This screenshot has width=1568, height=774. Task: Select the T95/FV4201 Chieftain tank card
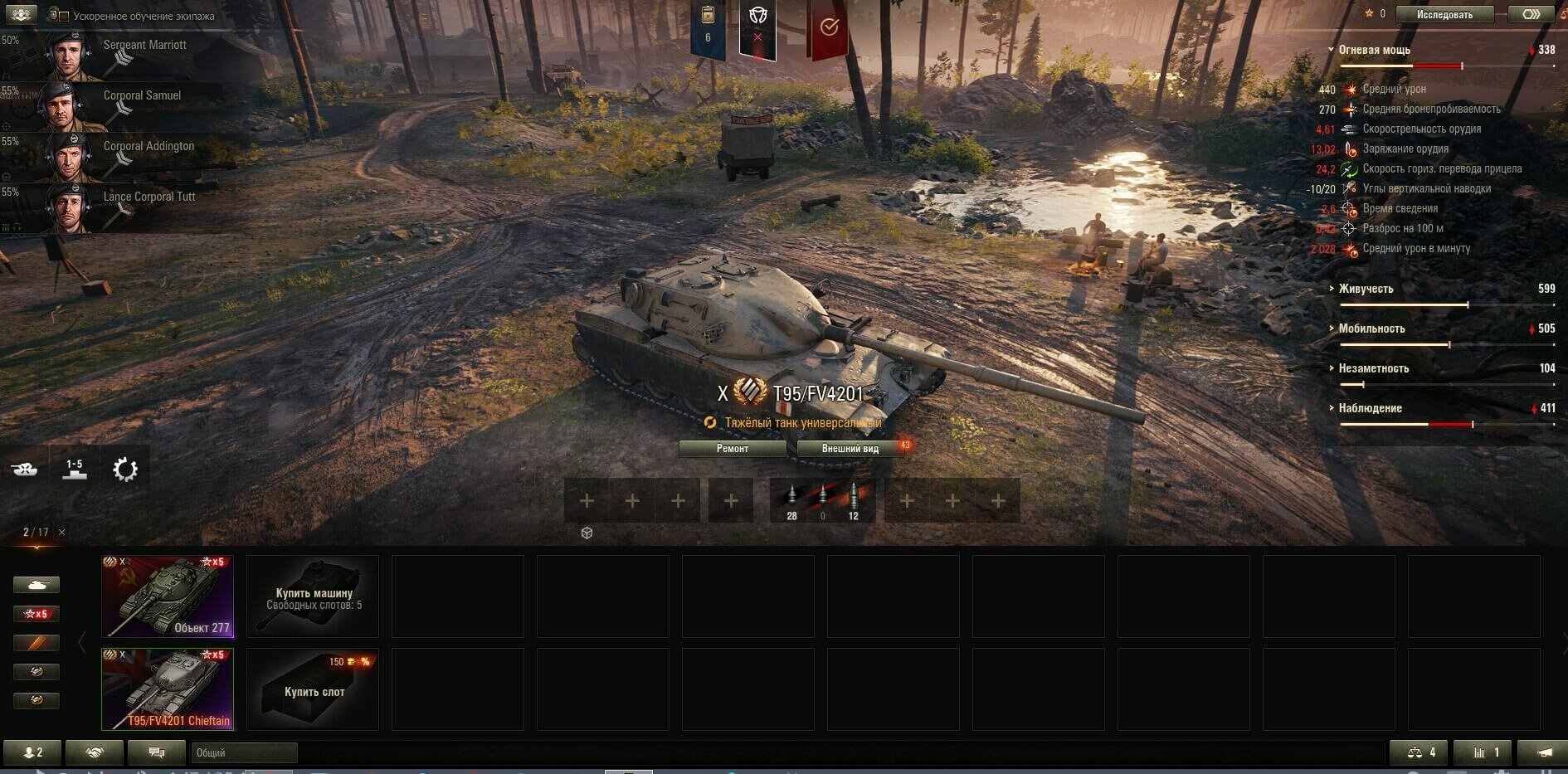tap(168, 689)
